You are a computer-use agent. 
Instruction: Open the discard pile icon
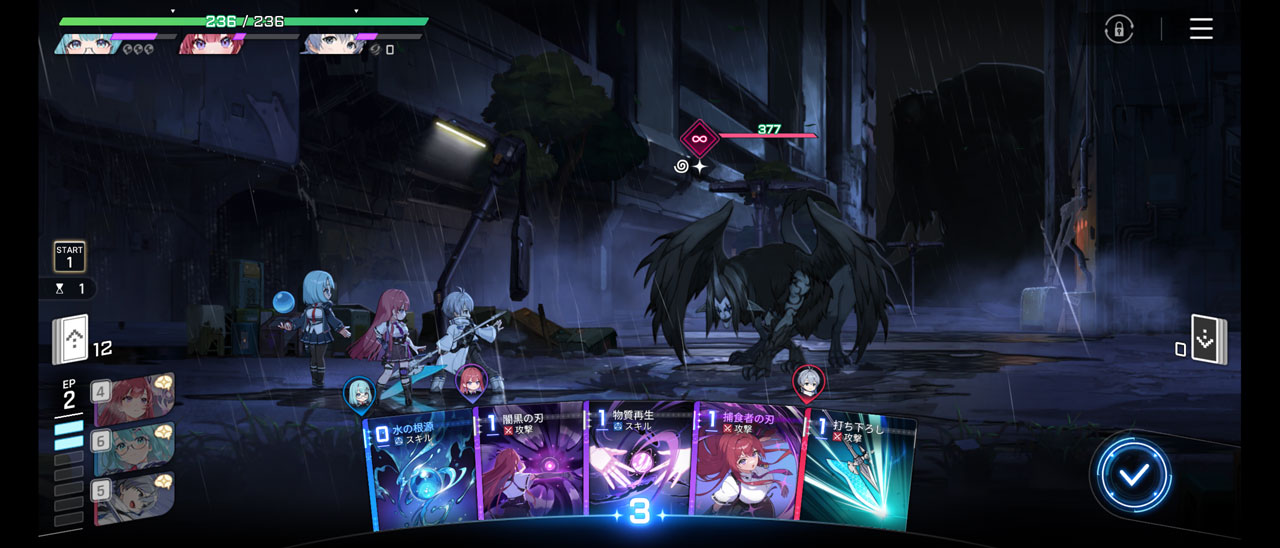[1208, 340]
